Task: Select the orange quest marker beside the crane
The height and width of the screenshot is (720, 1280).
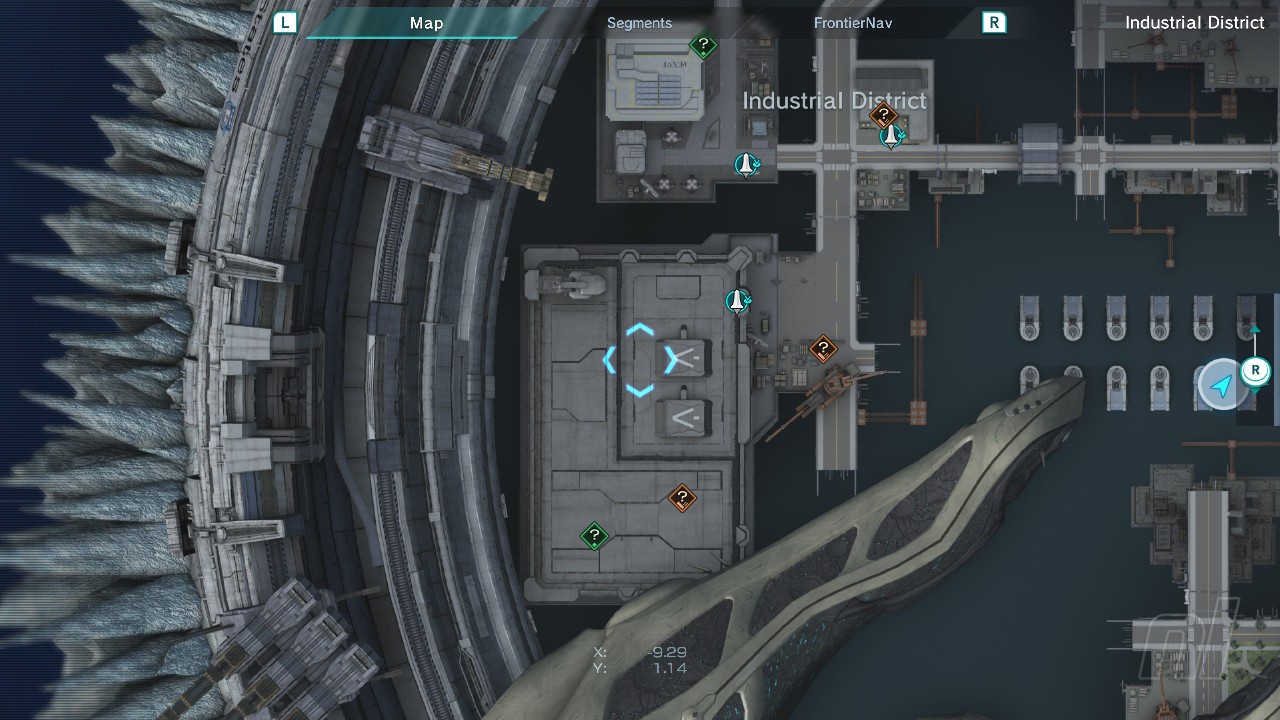Action: [823, 349]
